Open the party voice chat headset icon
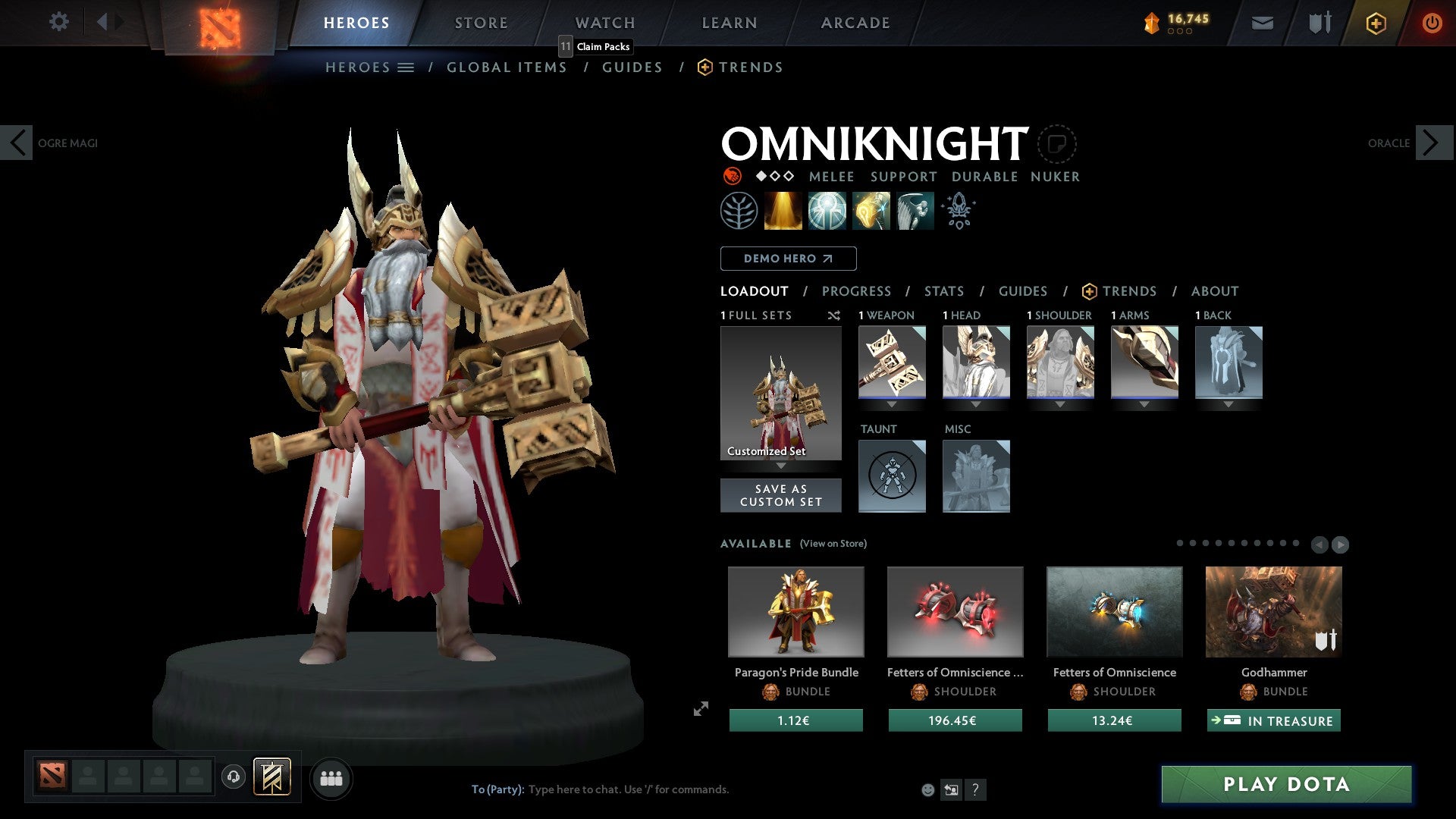The width and height of the screenshot is (1456, 819). click(x=234, y=778)
